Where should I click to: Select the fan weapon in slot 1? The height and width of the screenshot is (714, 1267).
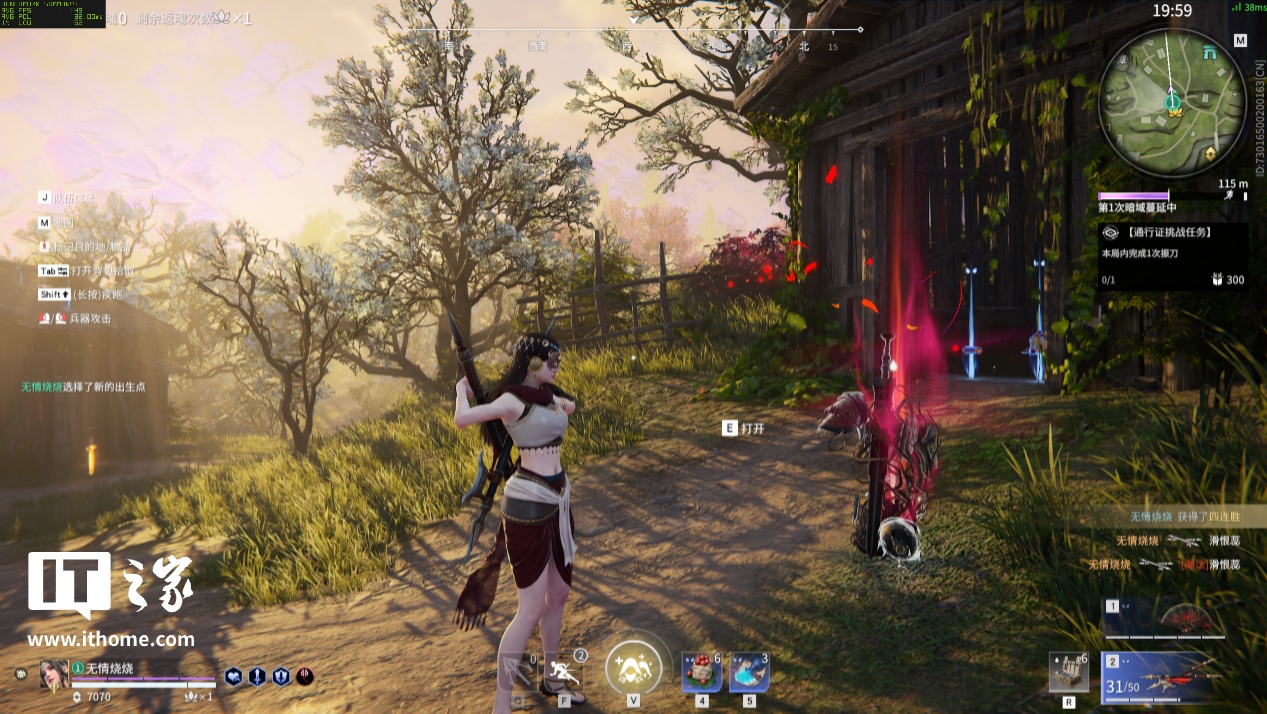[x=1171, y=620]
